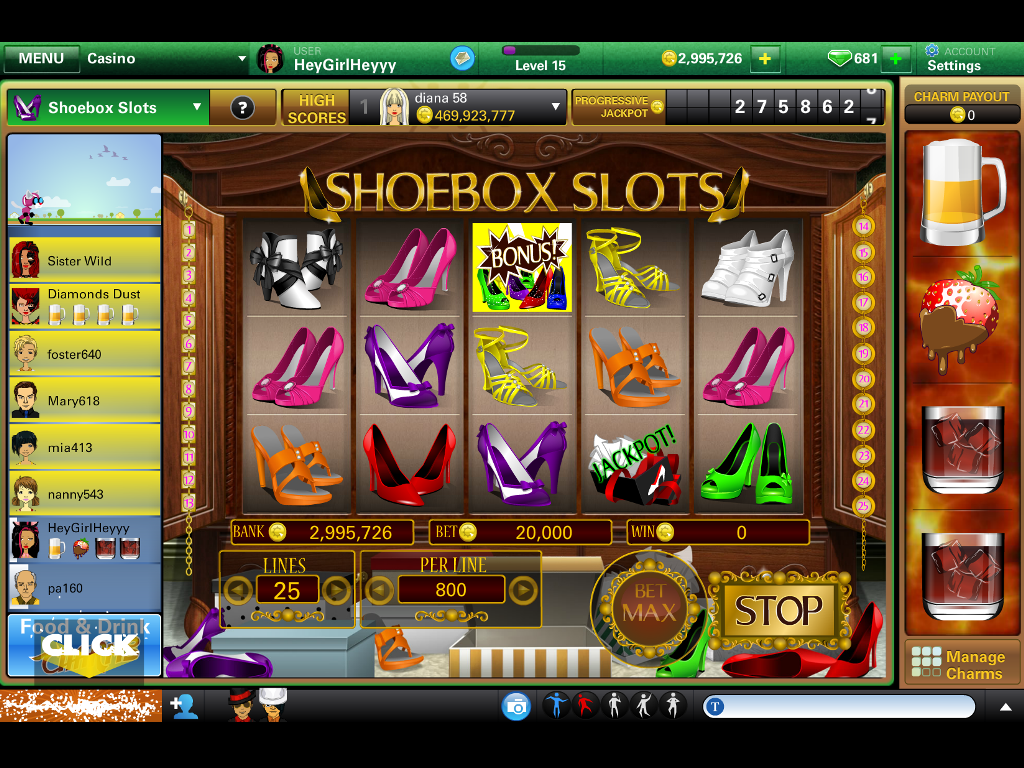Decrease the number of Lines

(x=238, y=590)
